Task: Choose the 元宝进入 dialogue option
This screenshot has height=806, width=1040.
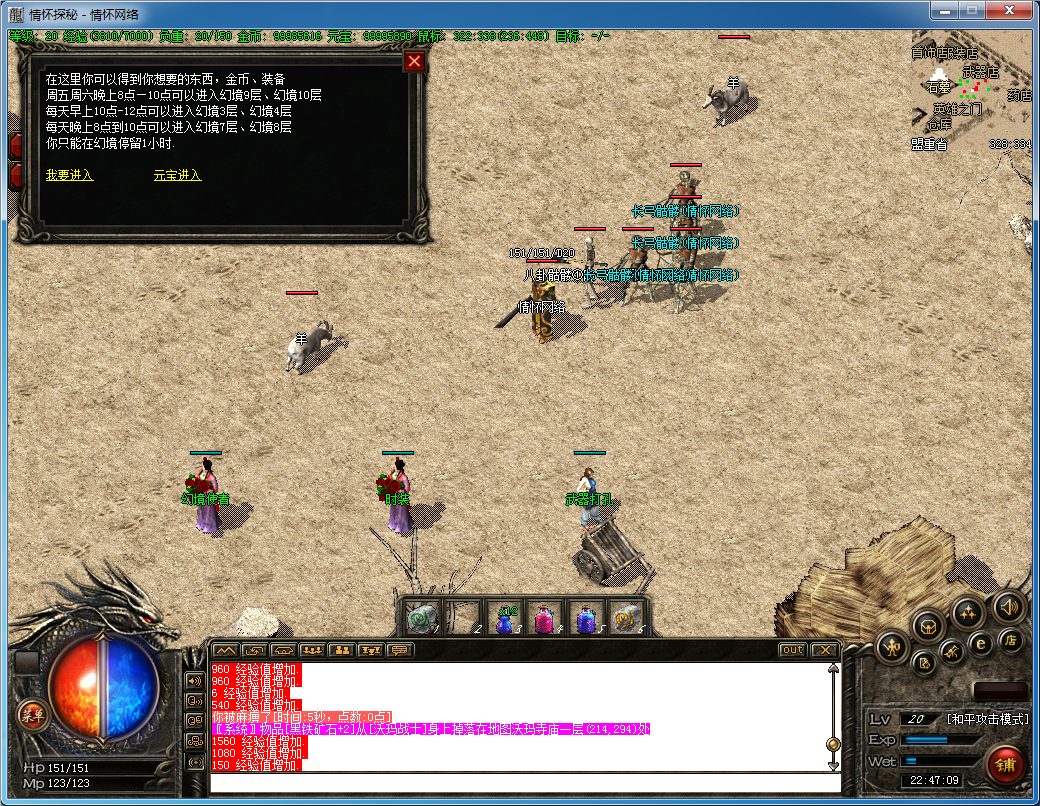Action: click(177, 175)
